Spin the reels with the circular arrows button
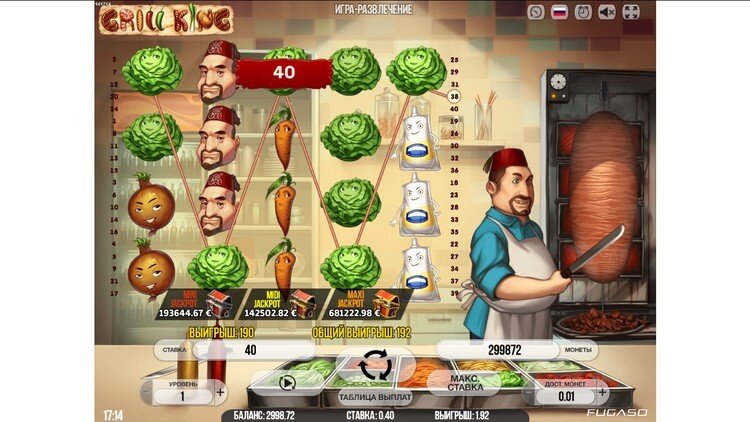This screenshot has height=422, width=750. click(375, 366)
